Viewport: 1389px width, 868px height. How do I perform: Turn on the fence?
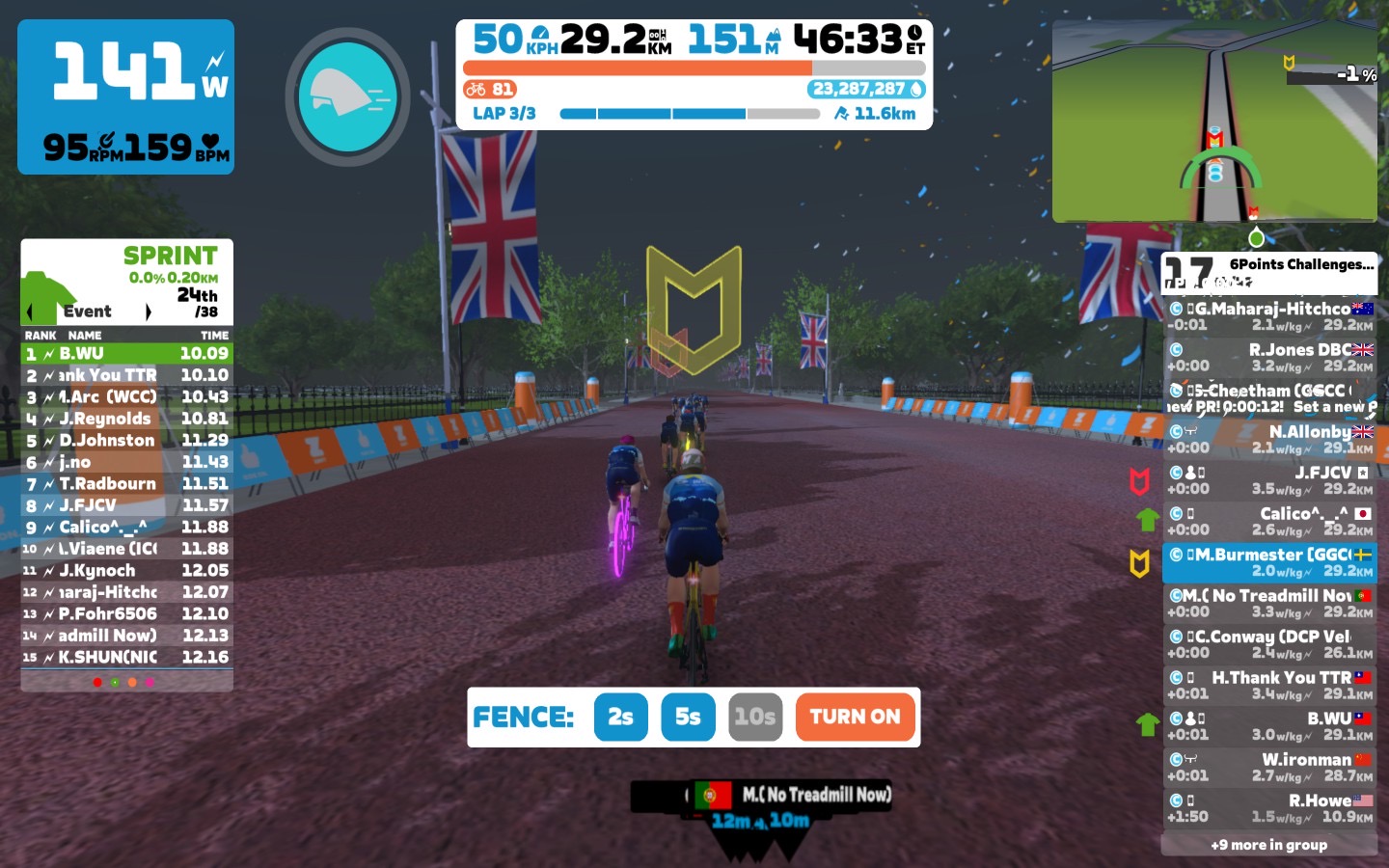[x=855, y=717]
